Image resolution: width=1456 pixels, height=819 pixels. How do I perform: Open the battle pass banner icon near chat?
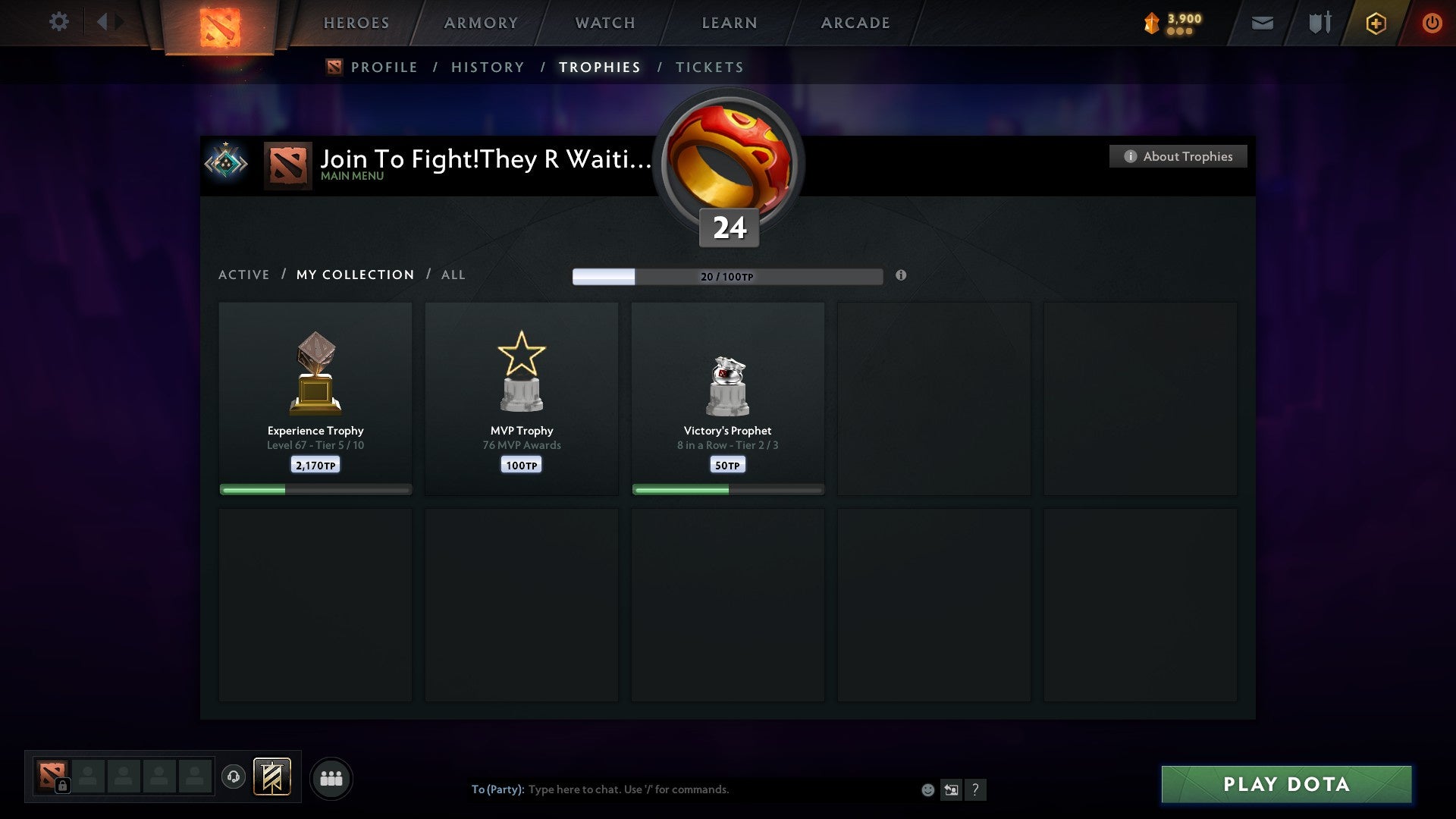[271, 777]
